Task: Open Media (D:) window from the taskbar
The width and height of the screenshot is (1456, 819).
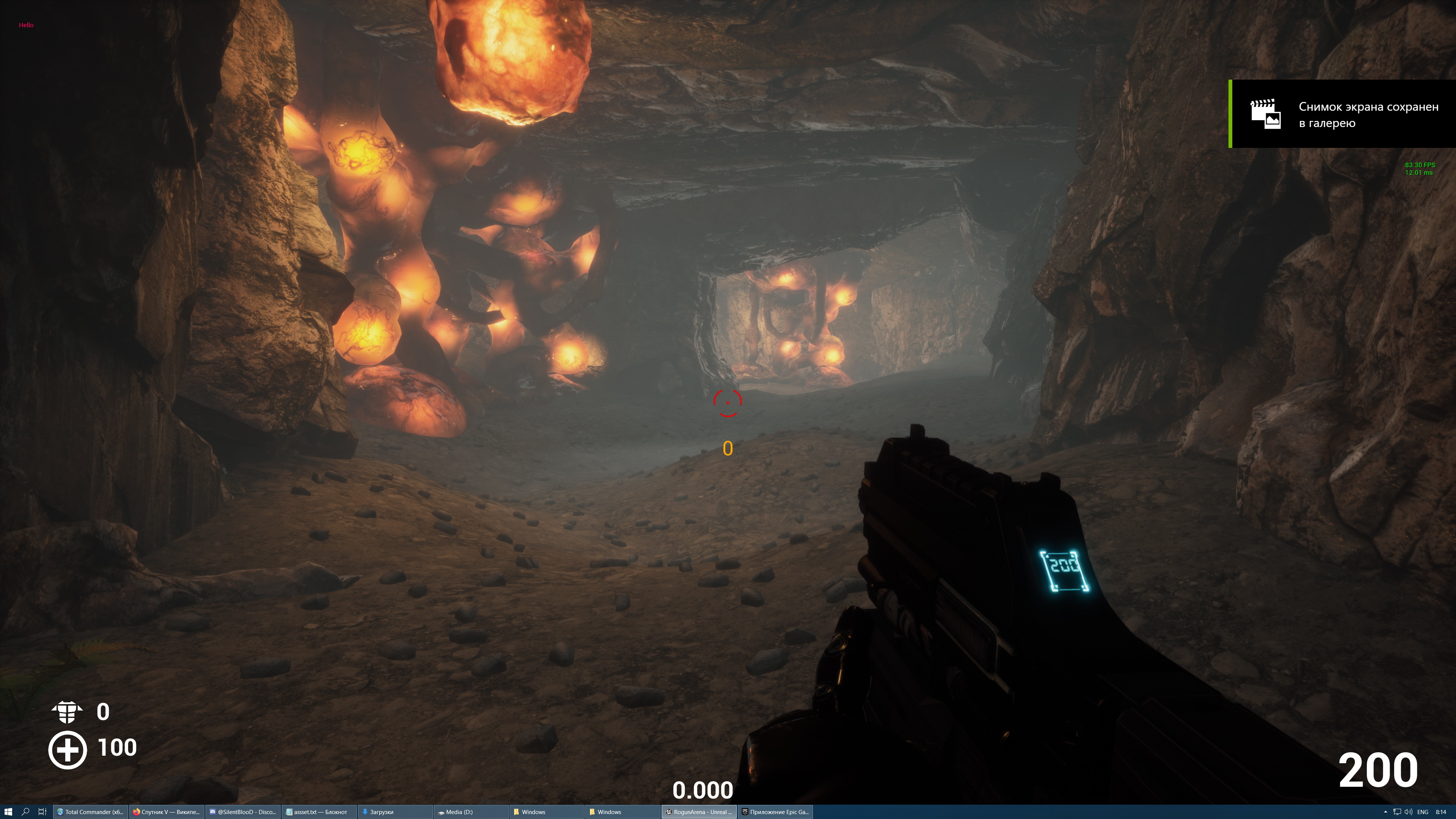Action: (x=472, y=811)
